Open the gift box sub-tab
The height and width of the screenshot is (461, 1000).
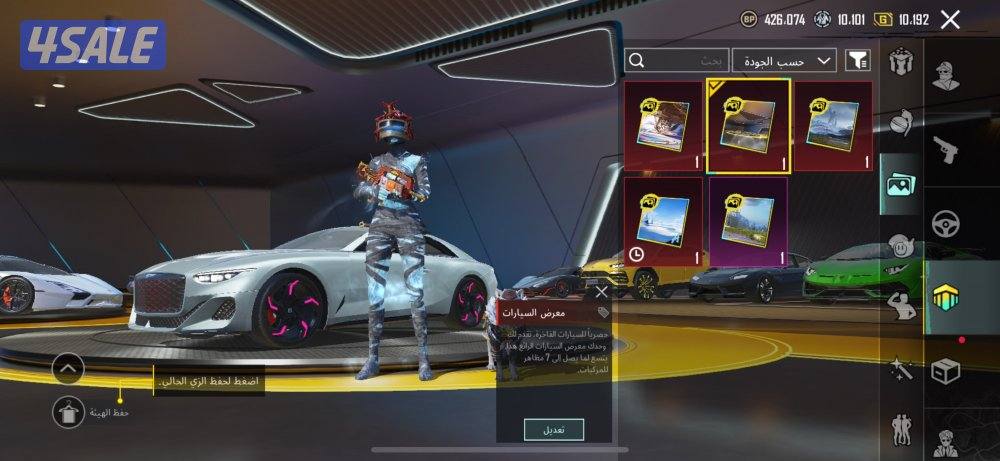[900, 61]
